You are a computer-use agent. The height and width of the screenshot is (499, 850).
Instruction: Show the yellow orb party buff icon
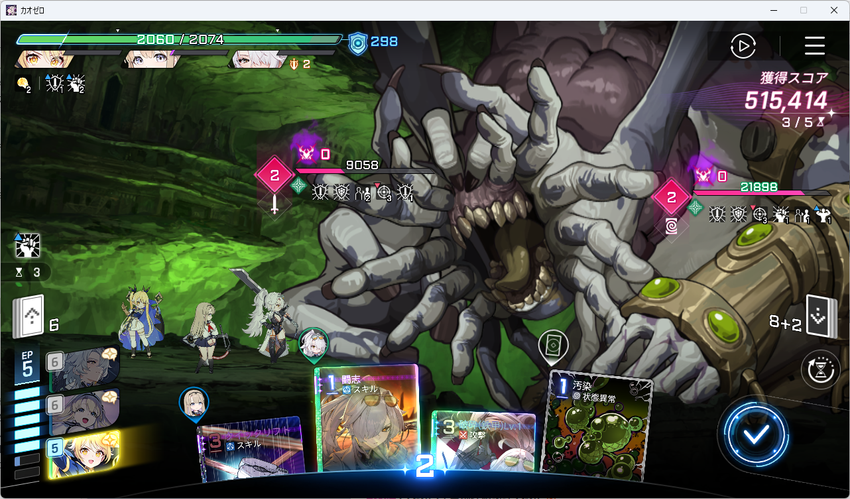pyautogui.click(x=23, y=85)
